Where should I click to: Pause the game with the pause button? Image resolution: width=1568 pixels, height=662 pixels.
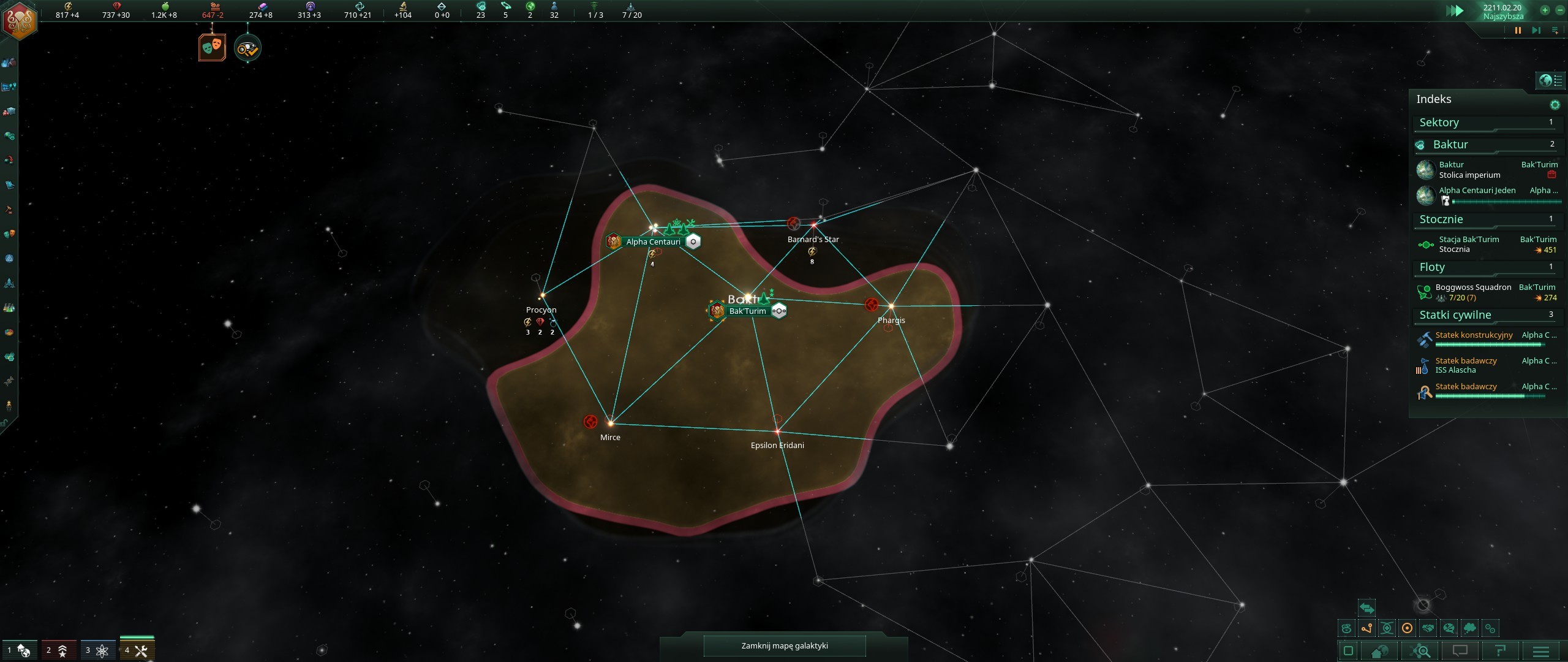[x=1517, y=30]
